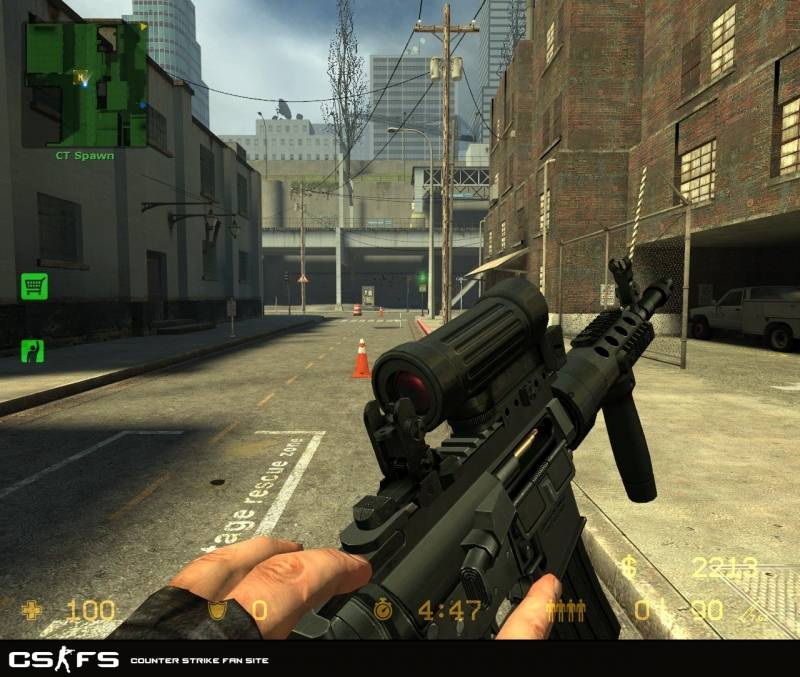The width and height of the screenshot is (800, 677).
Task: Select the hostage rescue zone icon
Action: click(33, 350)
